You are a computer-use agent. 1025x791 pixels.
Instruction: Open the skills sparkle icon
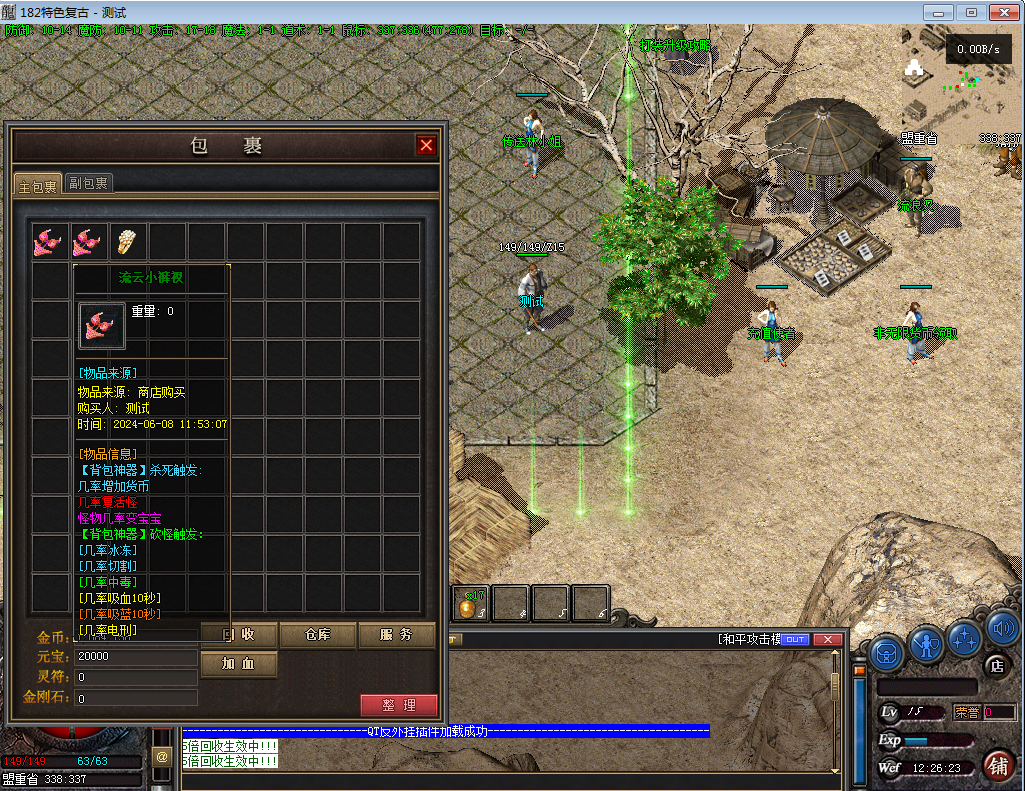pos(965,637)
